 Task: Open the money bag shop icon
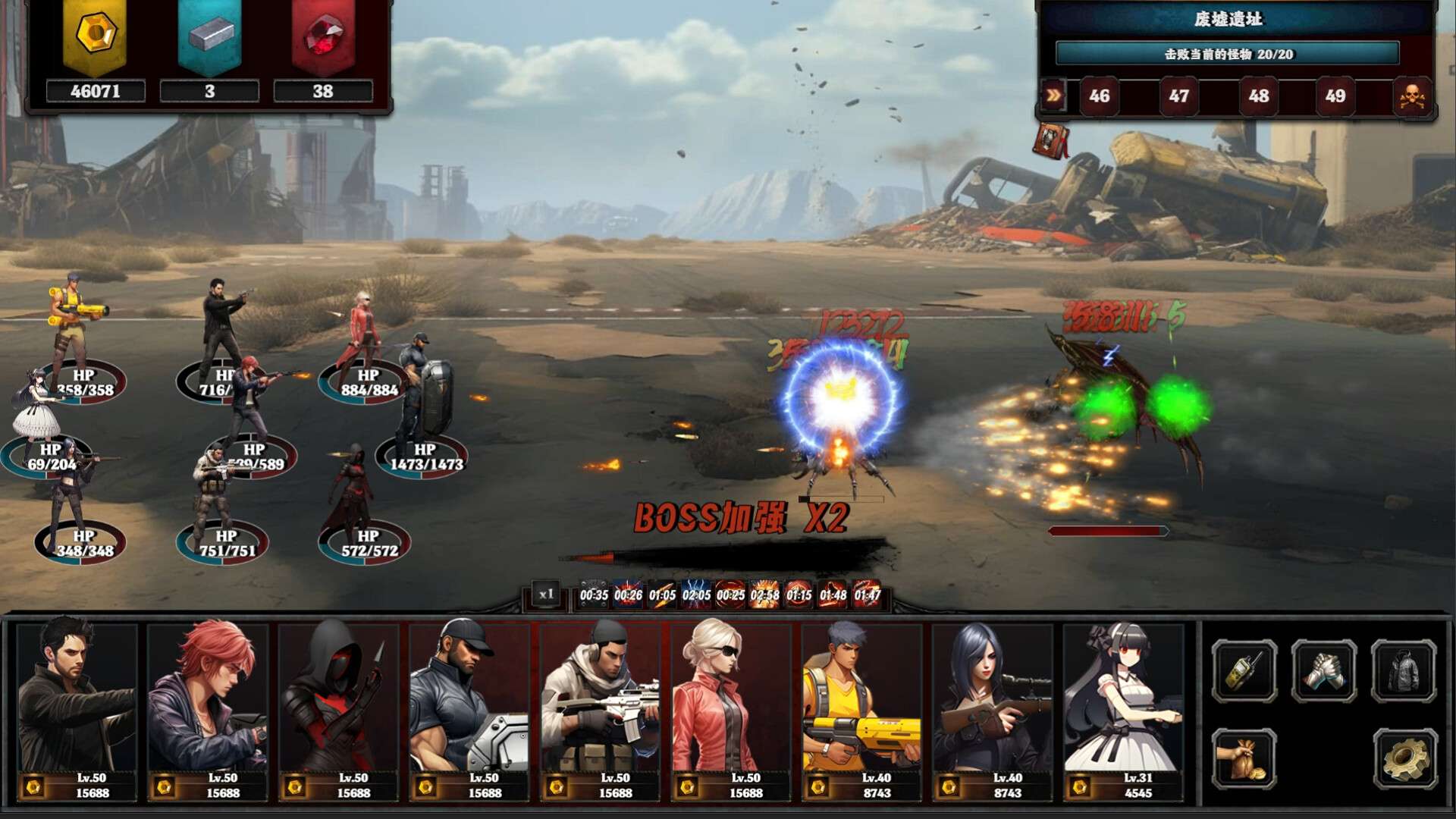1244,759
